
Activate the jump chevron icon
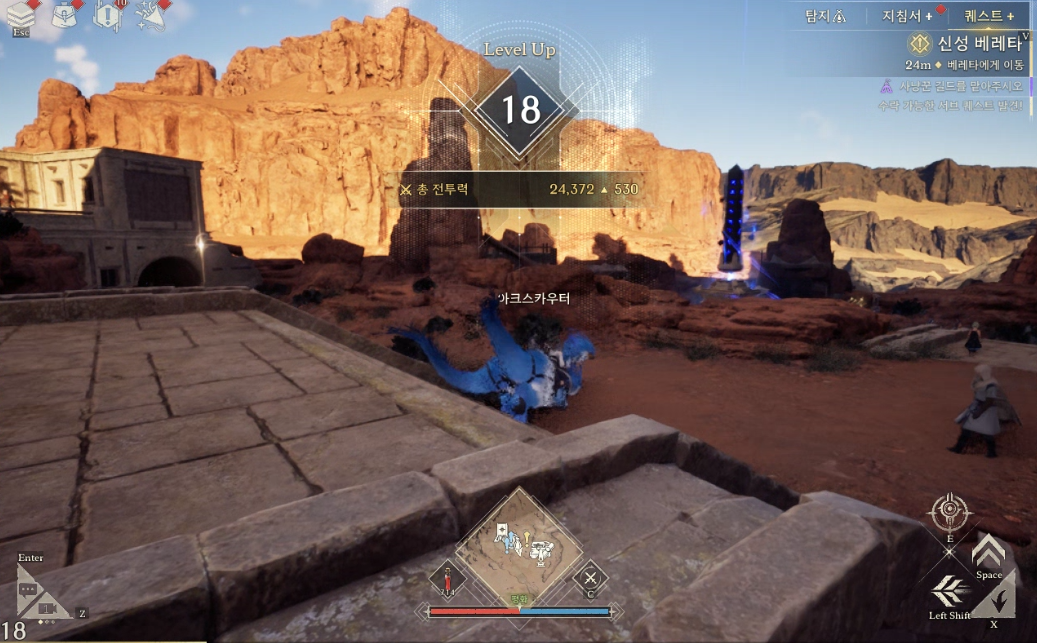pos(988,552)
